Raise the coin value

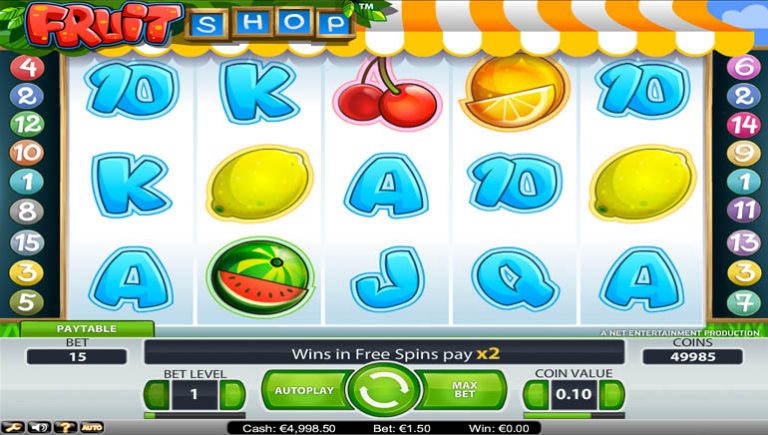click(609, 394)
